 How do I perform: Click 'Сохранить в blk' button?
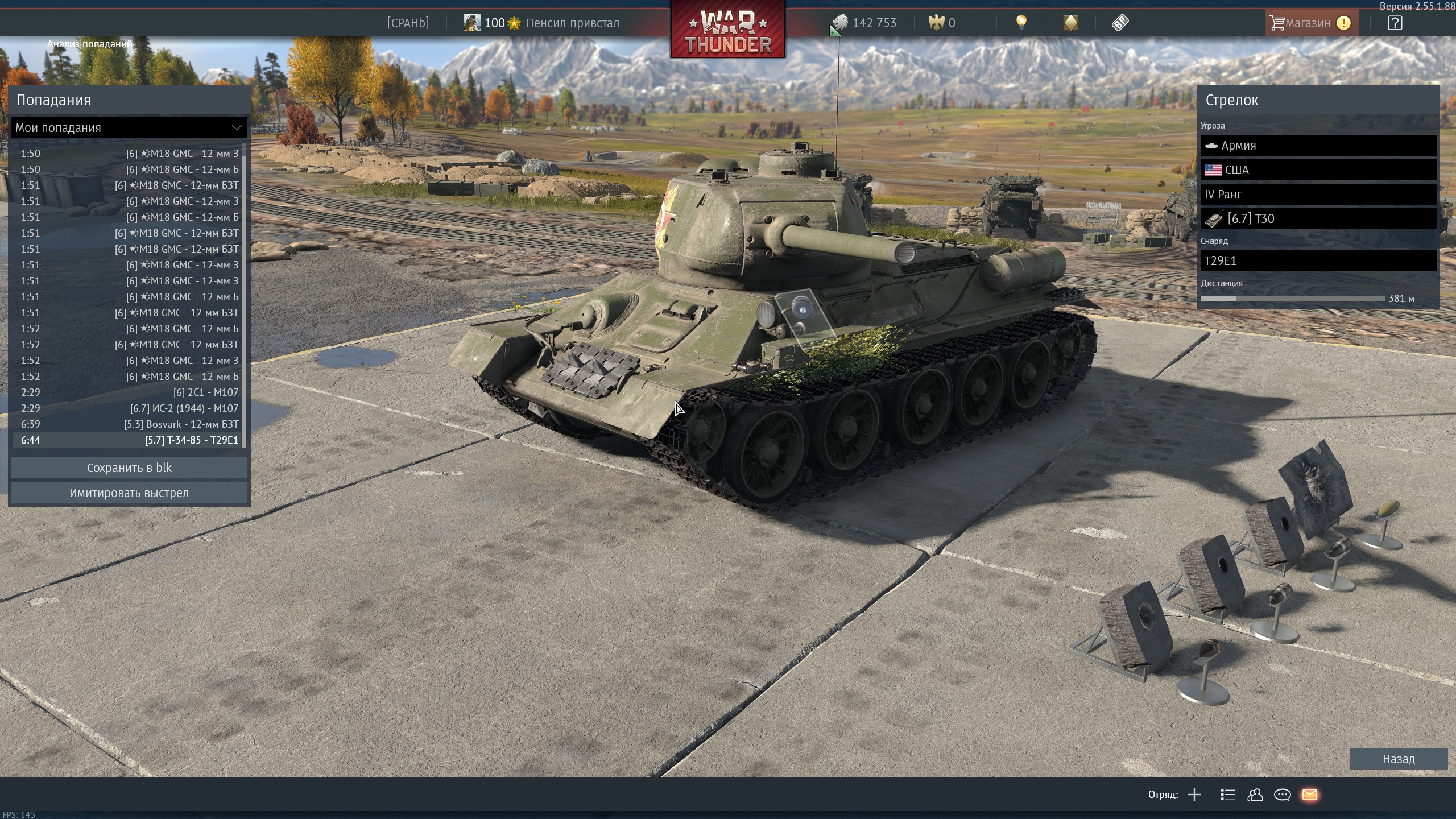click(x=129, y=468)
